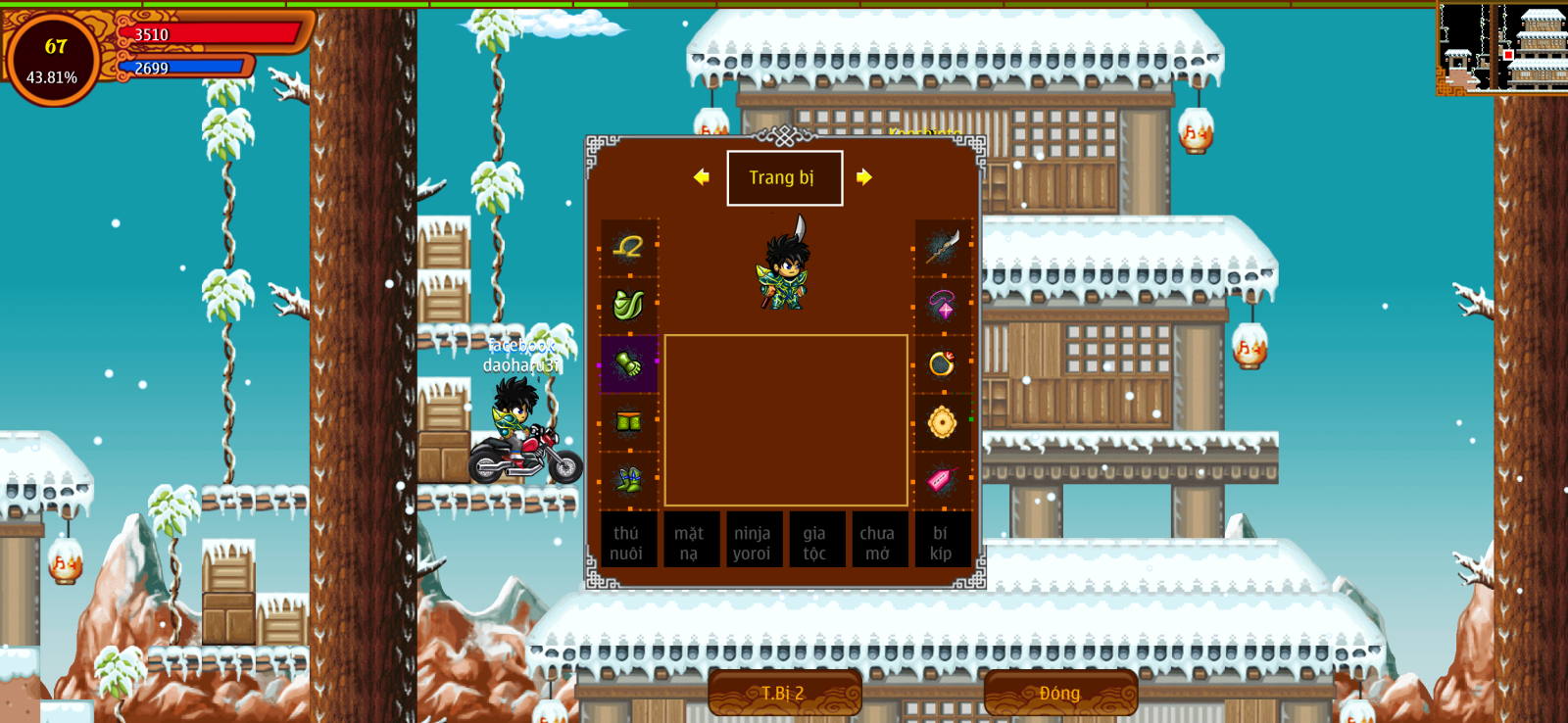
Task: Select the green pants equipment slot
Action: click(628, 422)
